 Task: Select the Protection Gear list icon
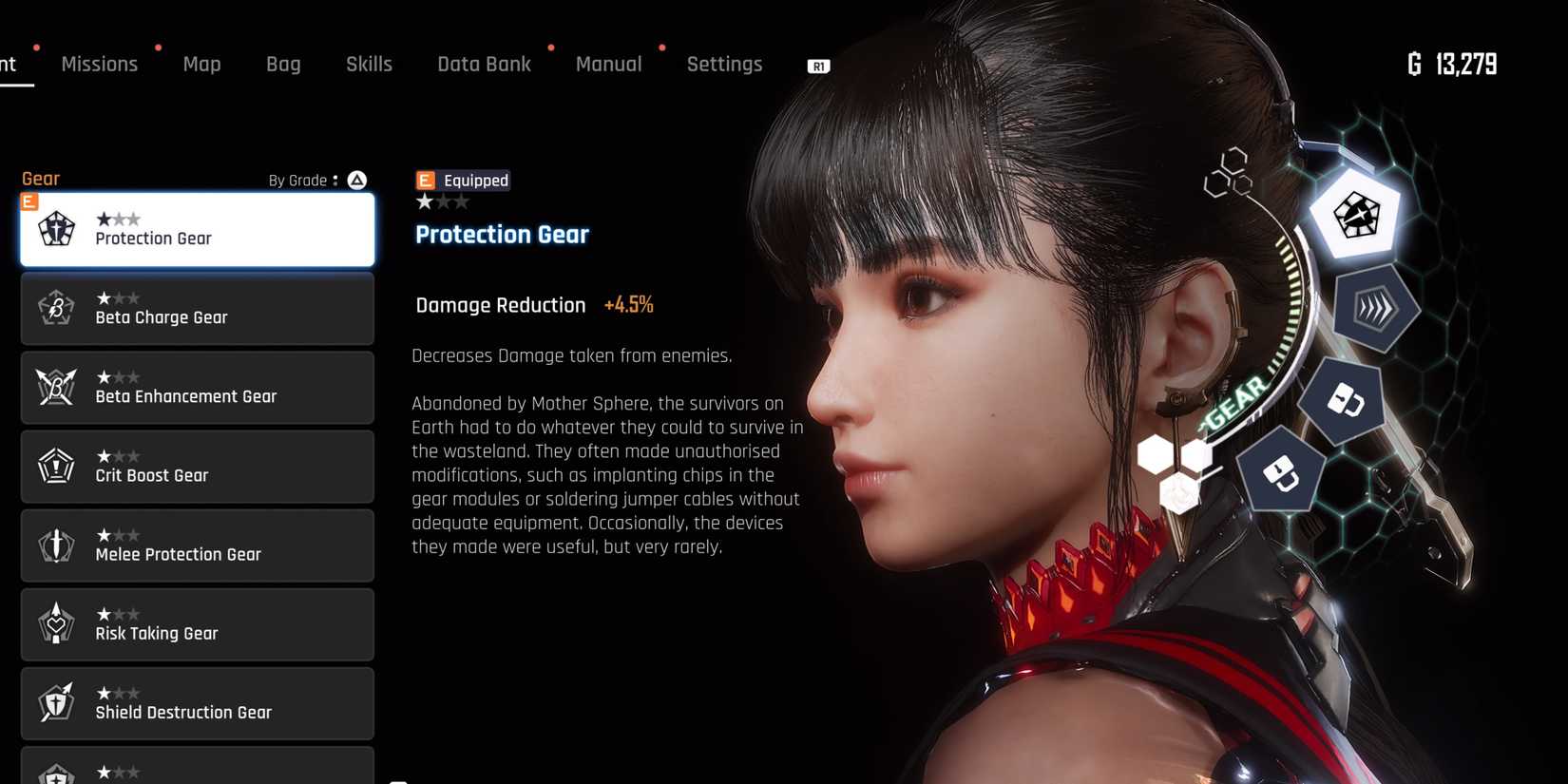(x=56, y=229)
